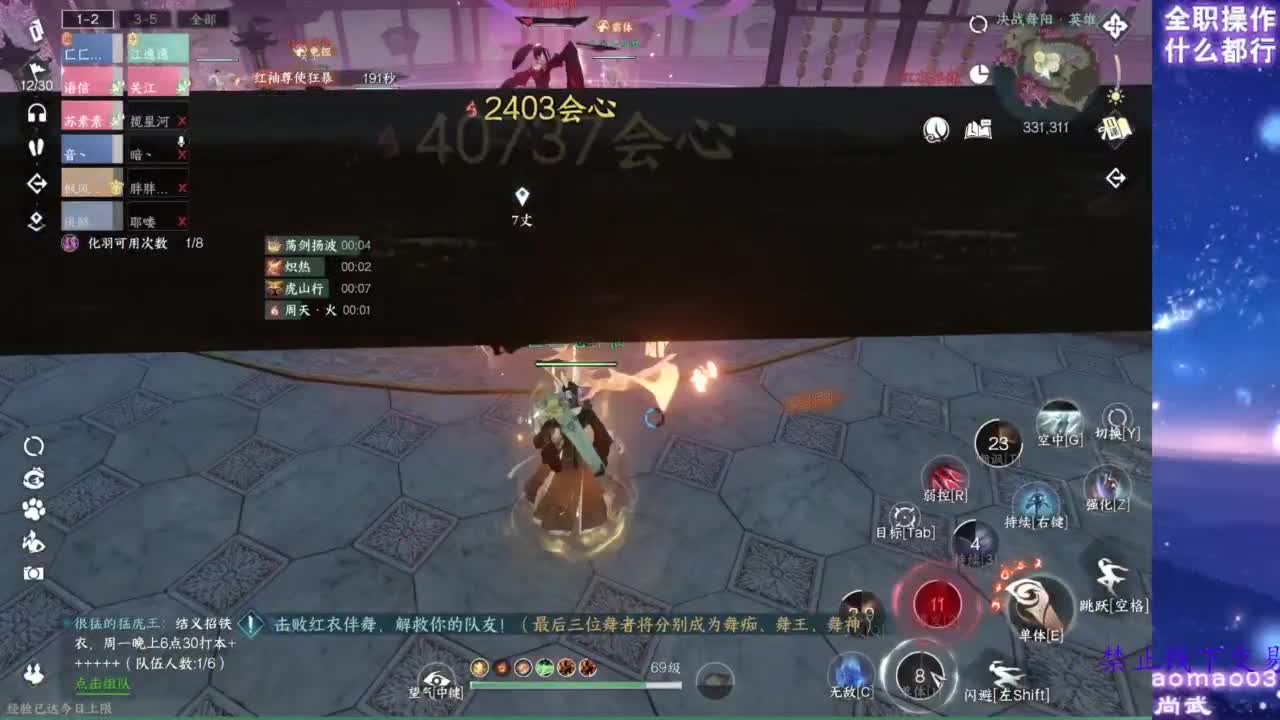Collapse the side panel using the left arrow
Viewport: 1280px width, 720px height.
coord(37,182)
